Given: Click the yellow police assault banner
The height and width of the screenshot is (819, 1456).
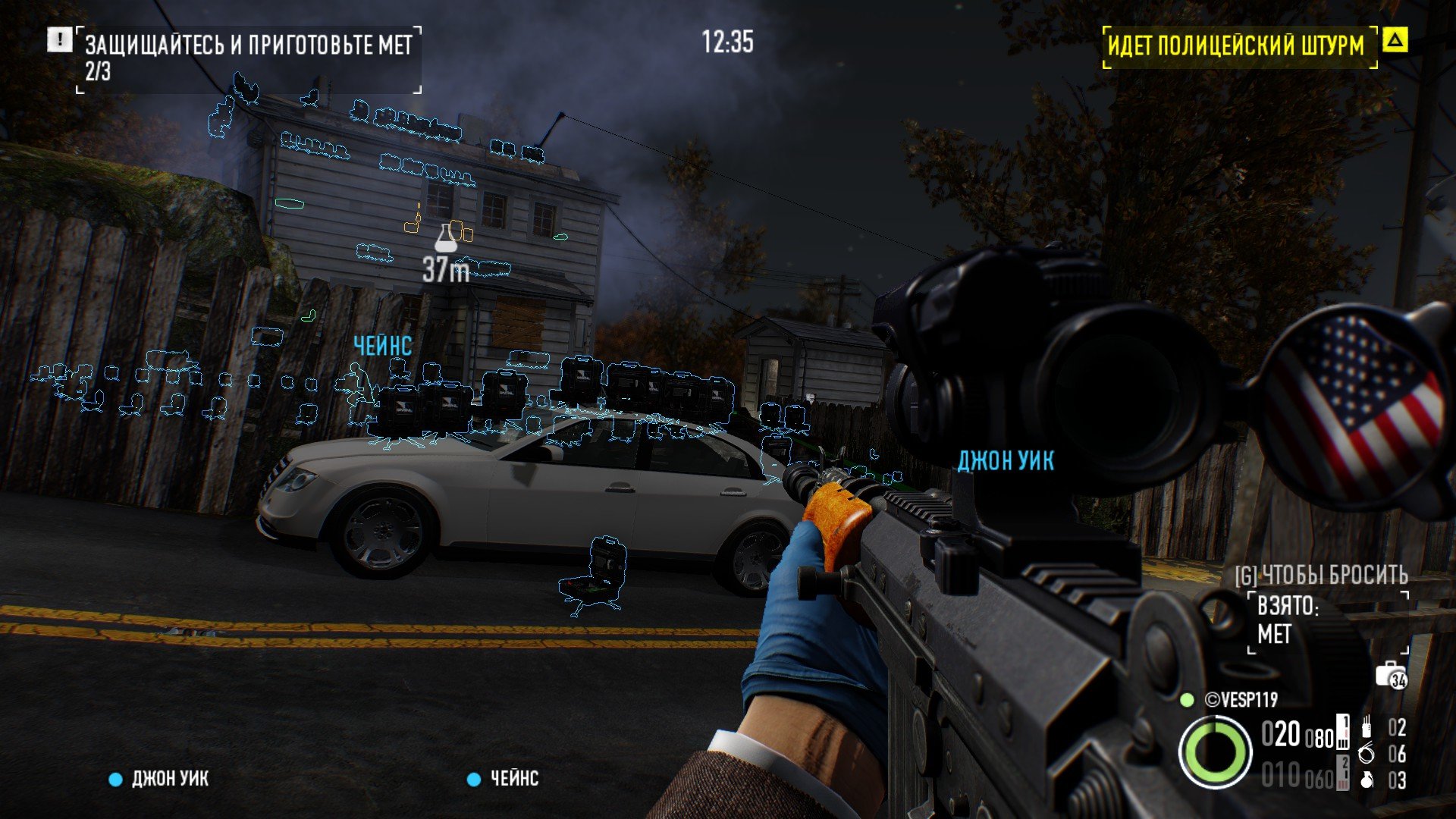Looking at the screenshot, I should (1236, 45).
